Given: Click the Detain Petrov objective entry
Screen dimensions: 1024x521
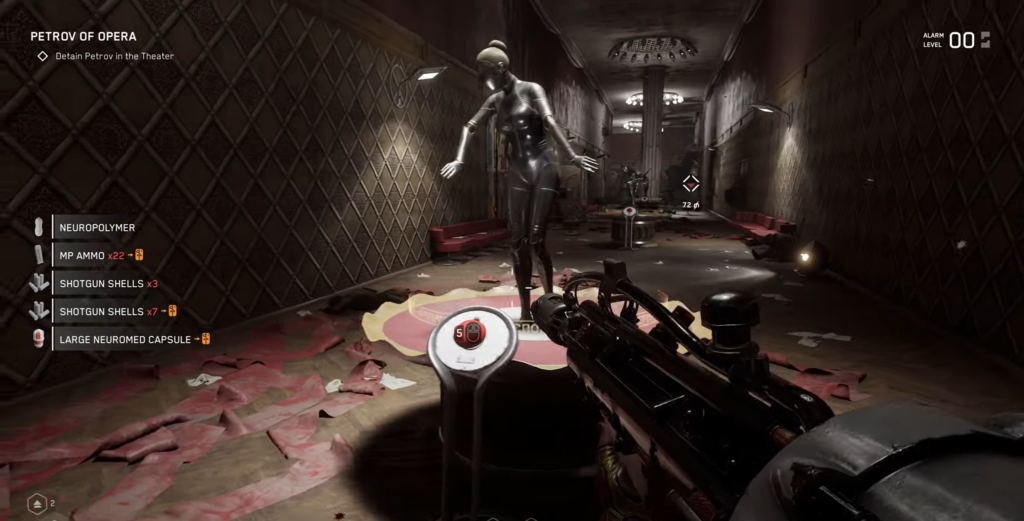Looking at the screenshot, I should pos(114,56).
